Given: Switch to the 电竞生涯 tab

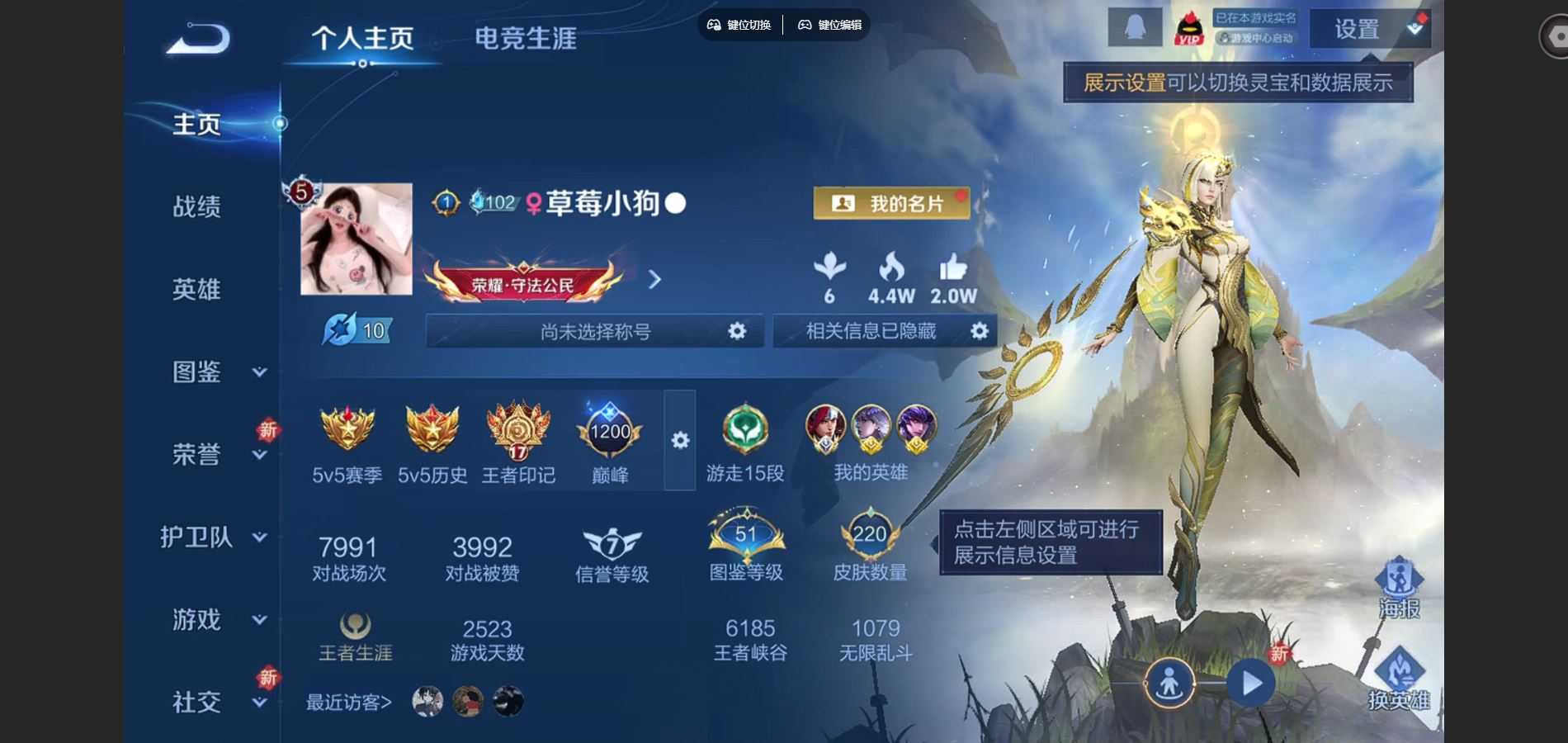Looking at the screenshot, I should (x=526, y=37).
